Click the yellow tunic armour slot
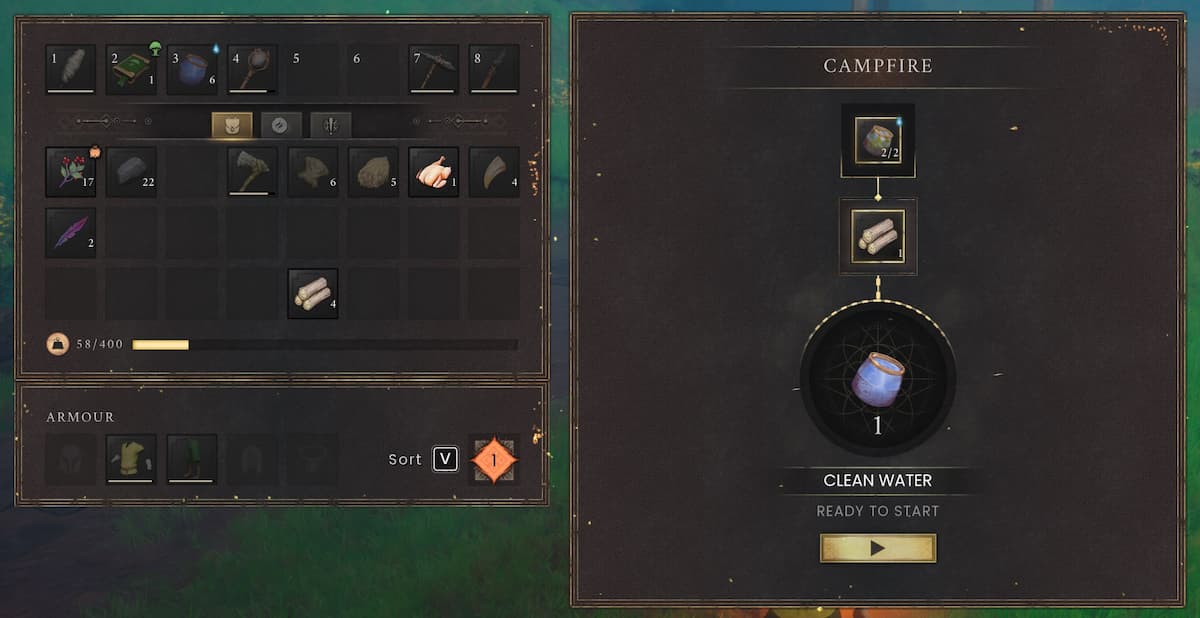Viewport: 1200px width, 618px height. click(131, 459)
